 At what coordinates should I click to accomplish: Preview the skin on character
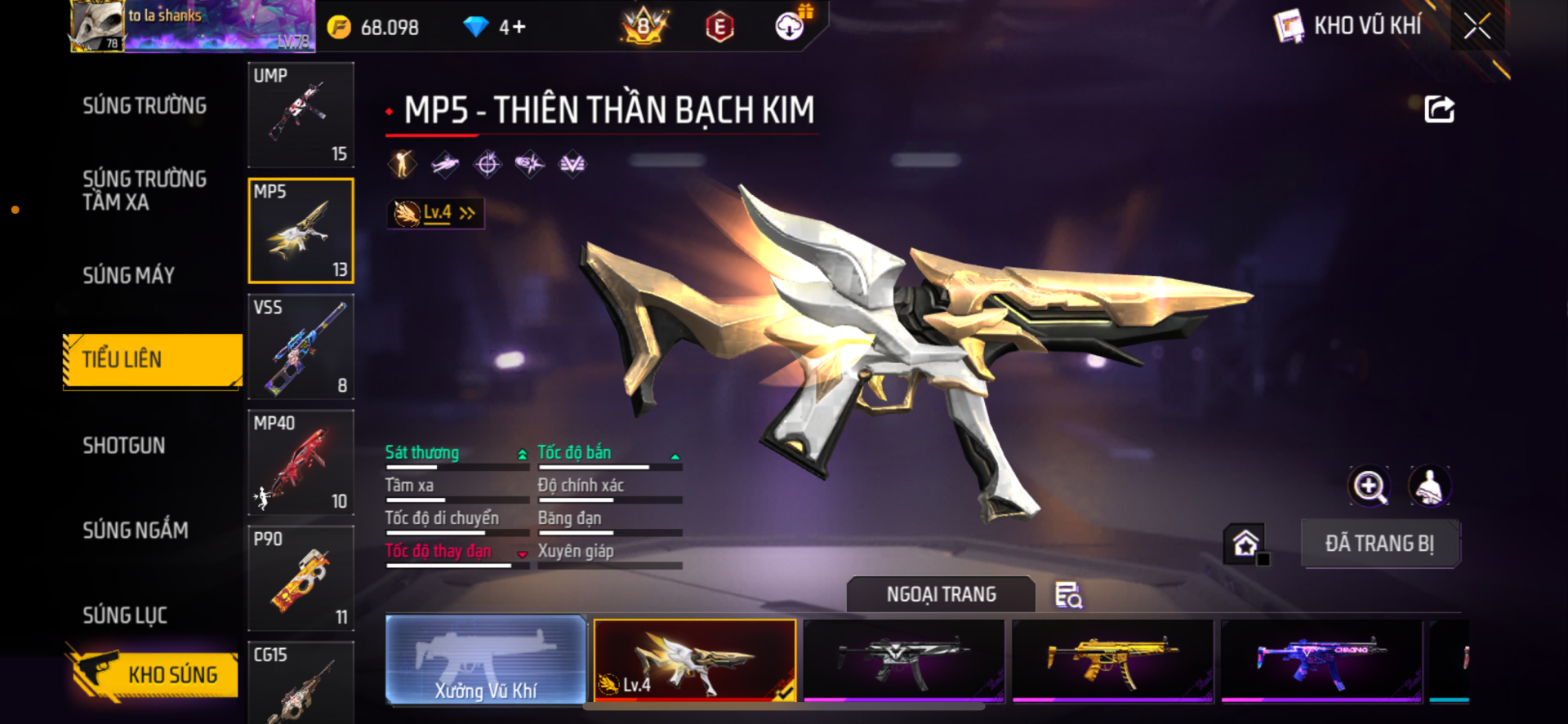click(x=1429, y=486)
